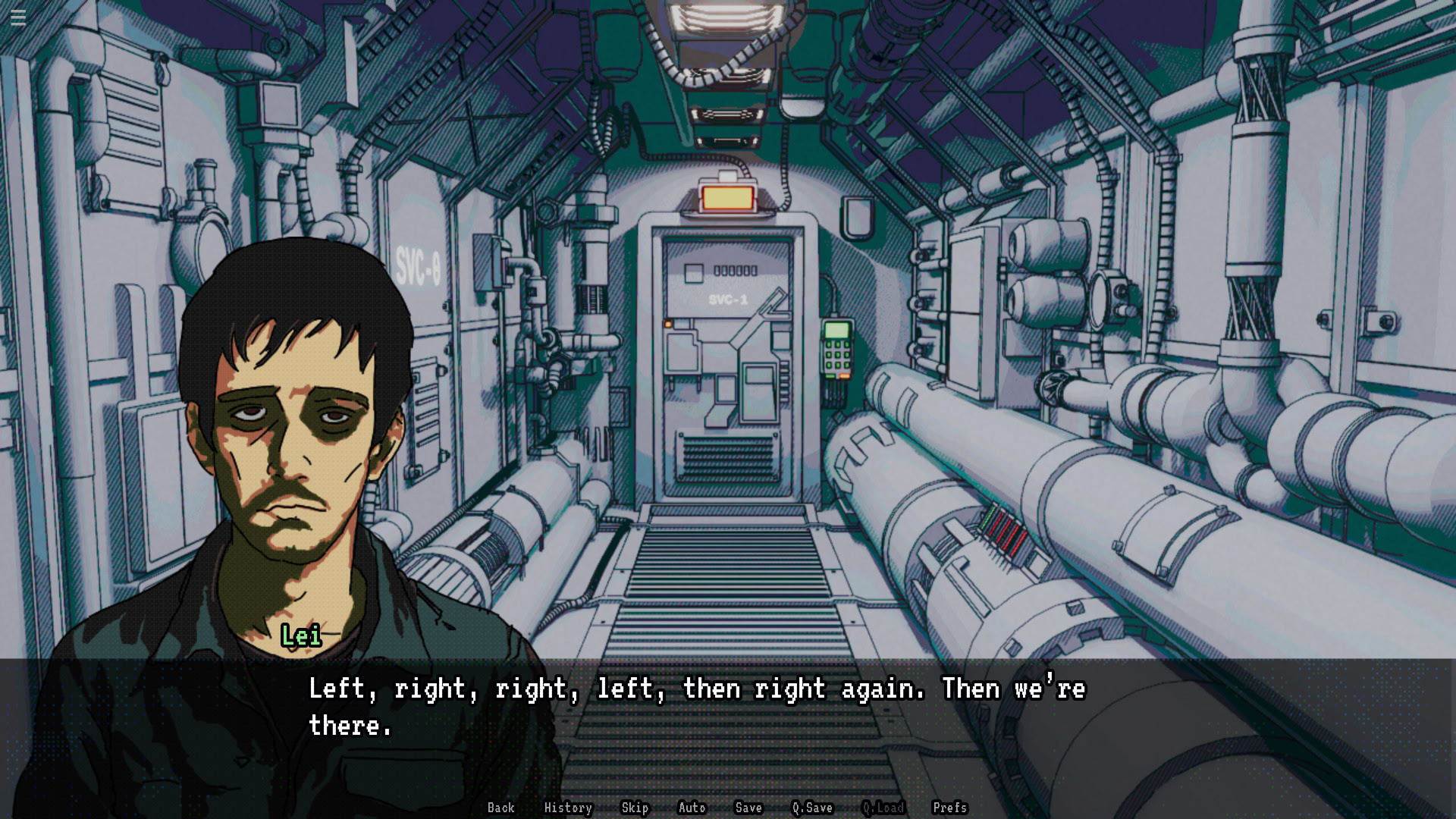The height and width of the screenshot is (819, 1456).
Task: Open the Prefs settings screen
Action: click(x=949, y=808)
